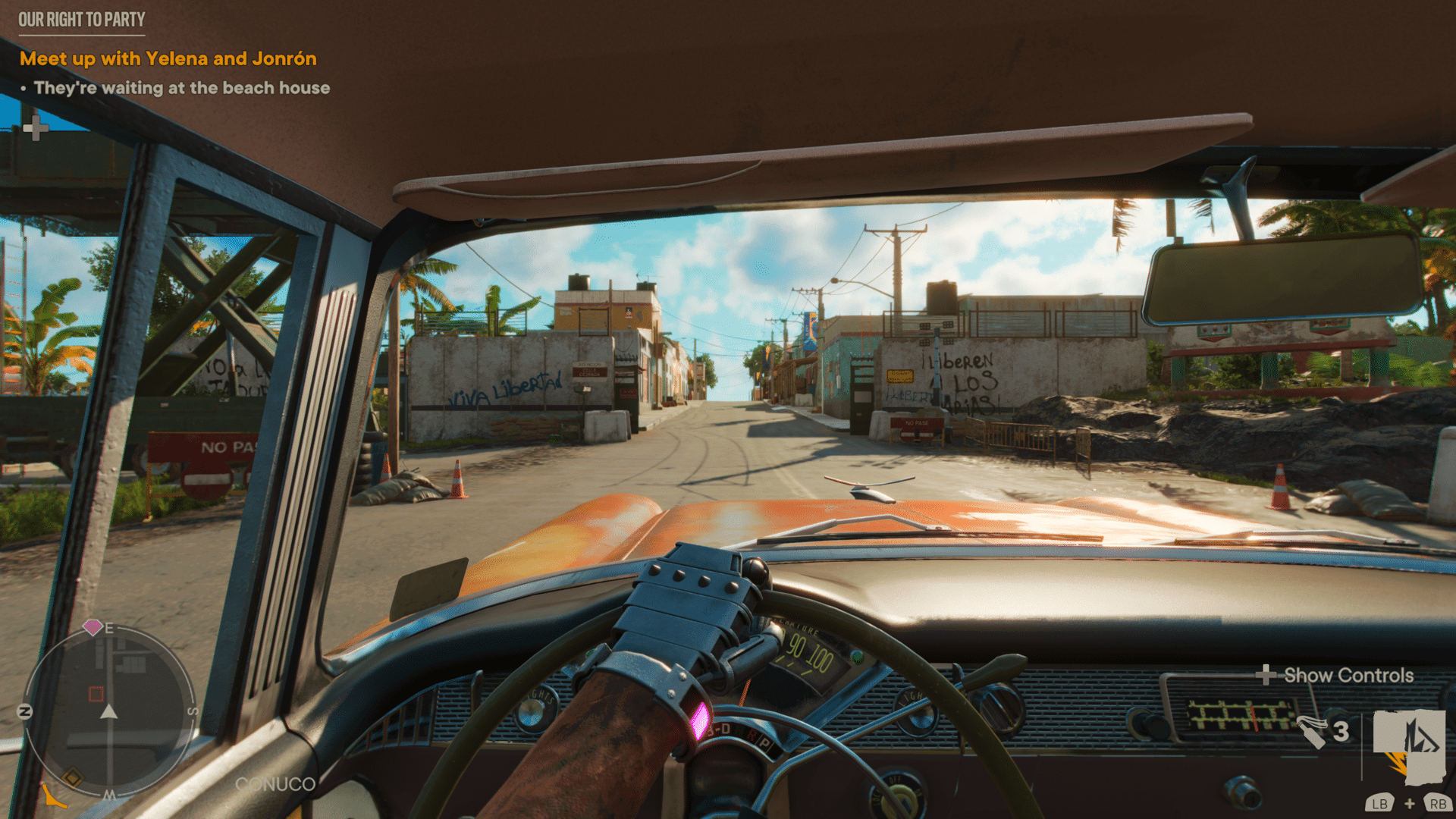Image resolution: width=1456 pixels, height=819 pixels.
Task: Select the Meet up with Yelena and Jonrón objective
Action: pyautogui.click(x=168, y=58)
